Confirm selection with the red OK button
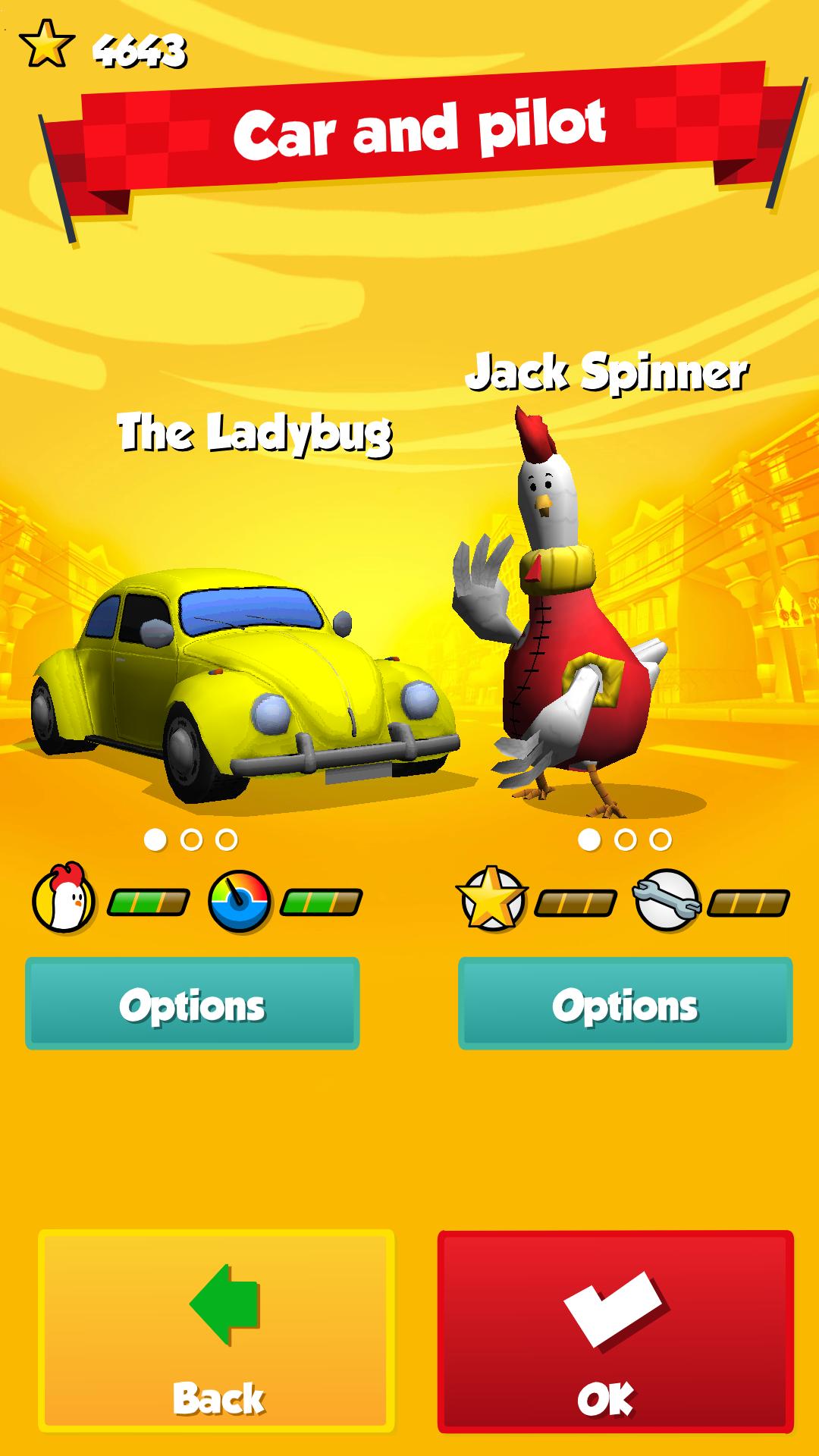 [615, 1331]
